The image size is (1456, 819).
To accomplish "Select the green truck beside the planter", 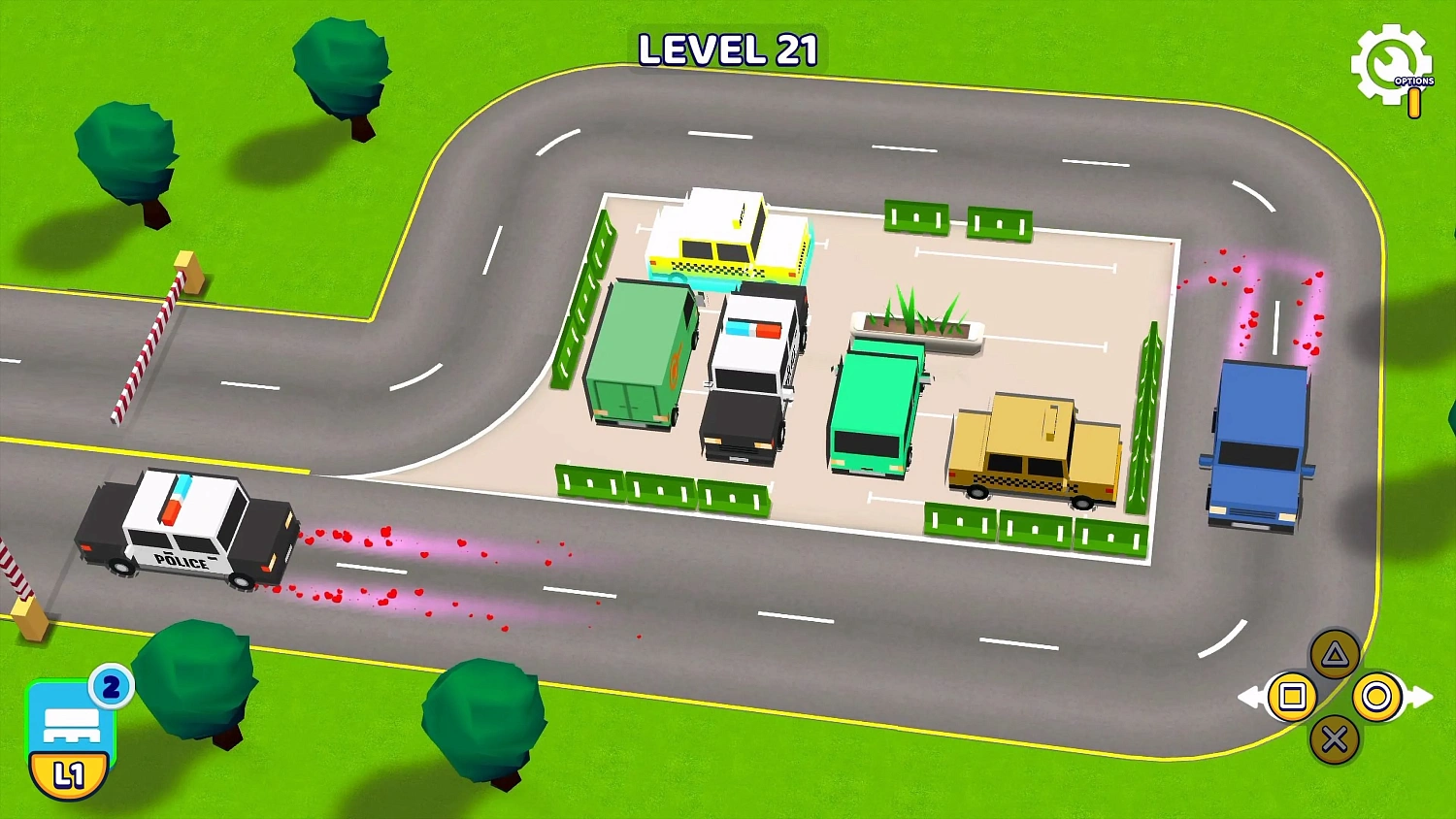I will click(x=878, y=408).
